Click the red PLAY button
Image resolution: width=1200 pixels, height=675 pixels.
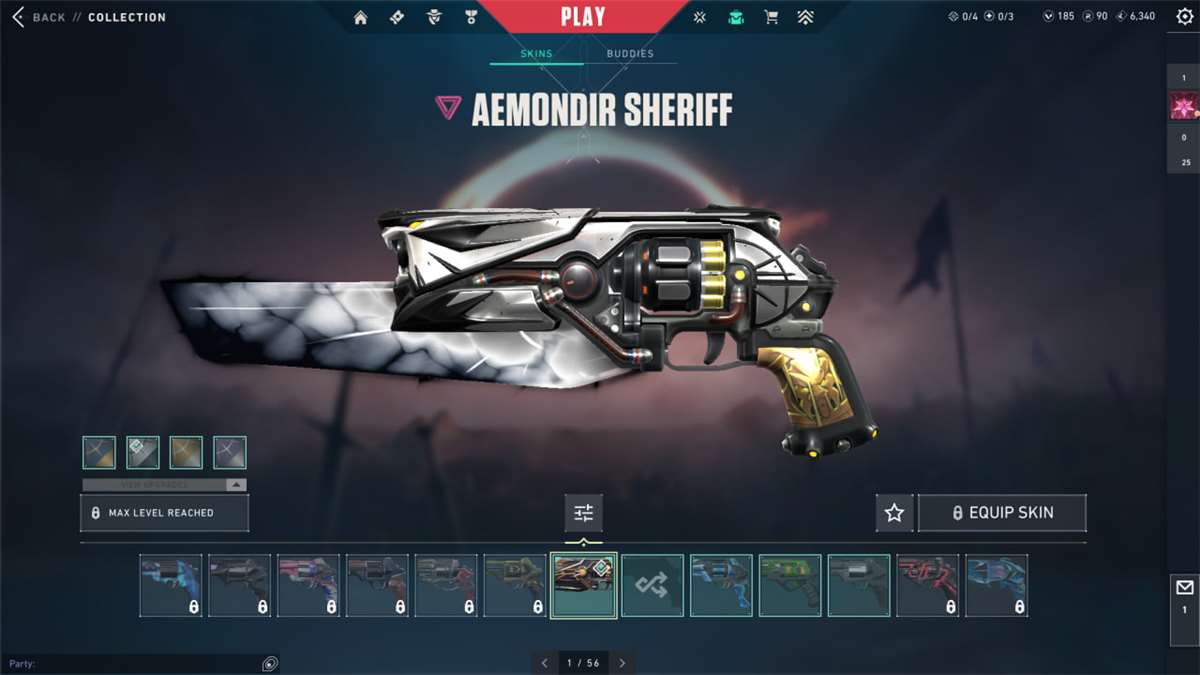[x=583, y=17]
